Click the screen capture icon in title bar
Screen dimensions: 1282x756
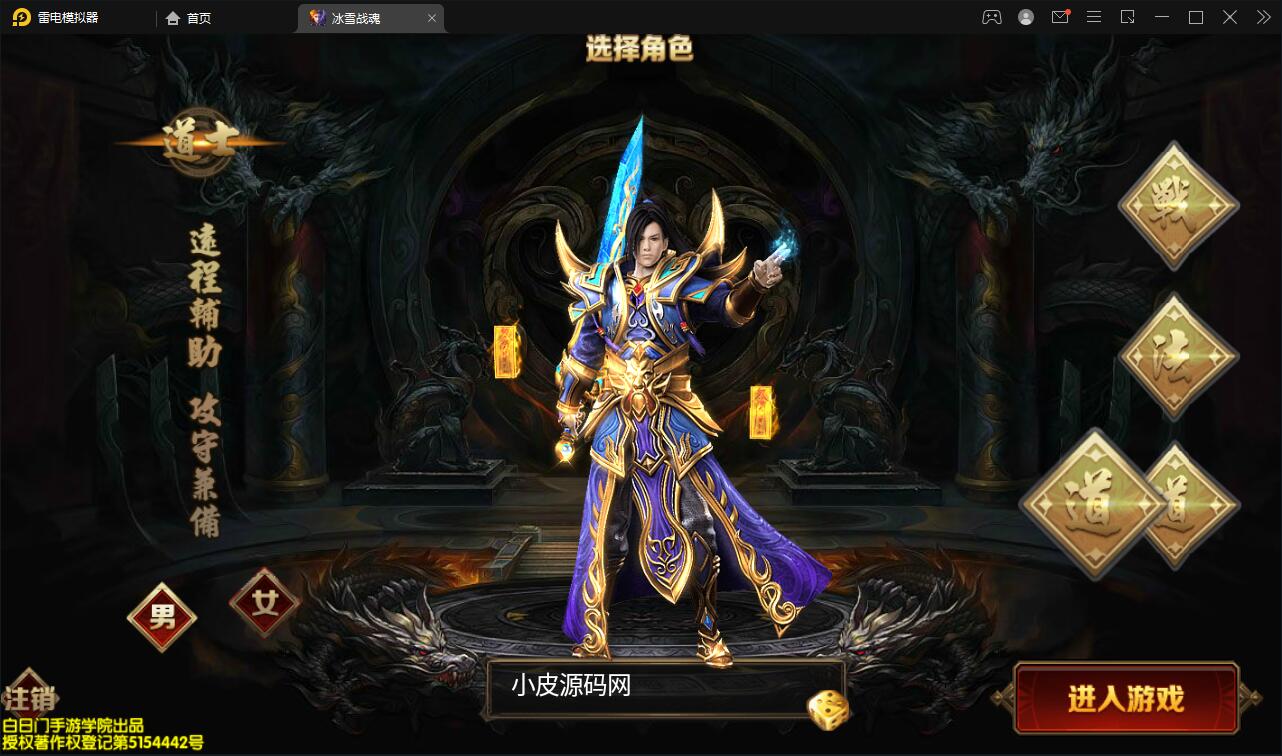pos(1127,17)
